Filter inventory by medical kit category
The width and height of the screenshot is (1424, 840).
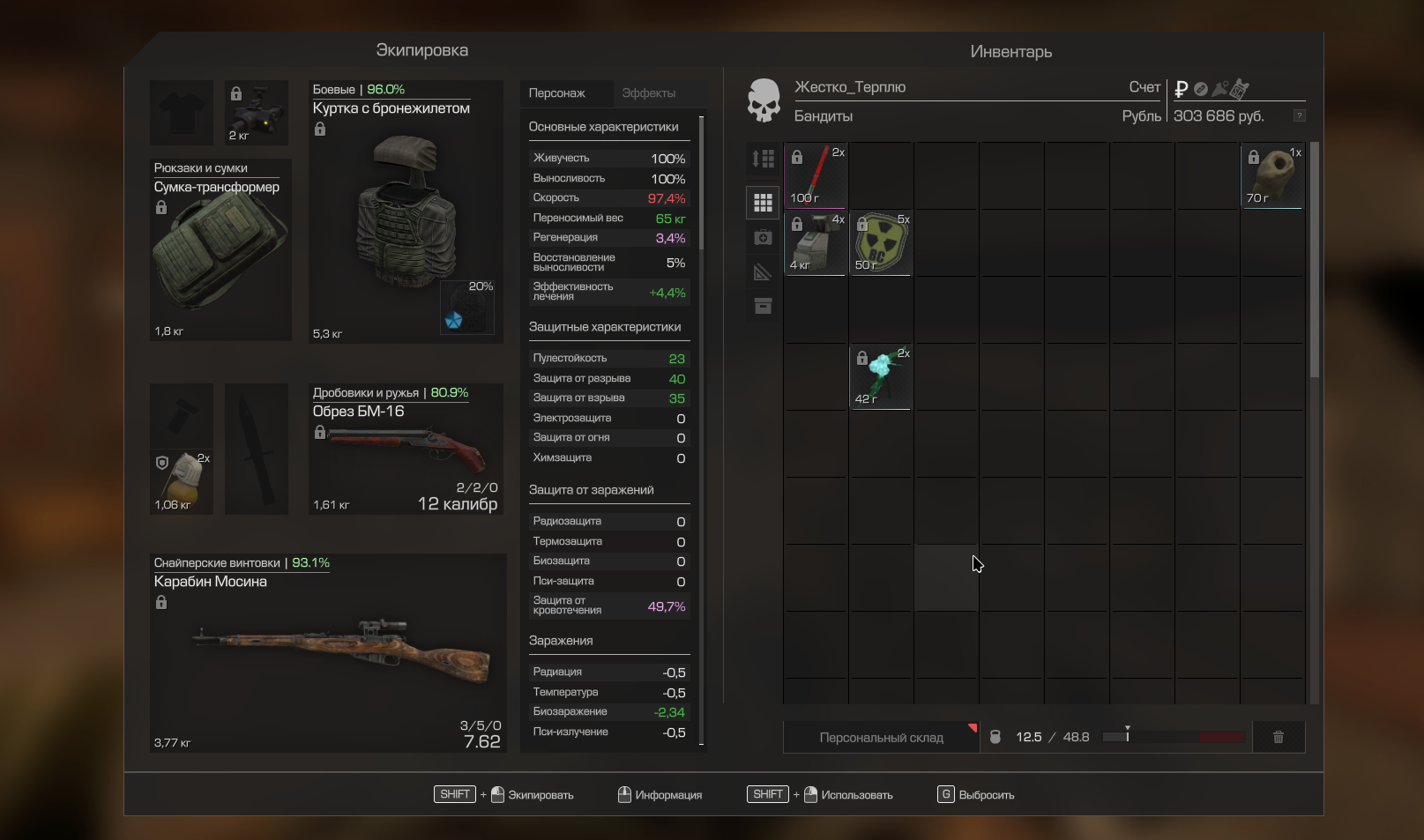(763, 238)
